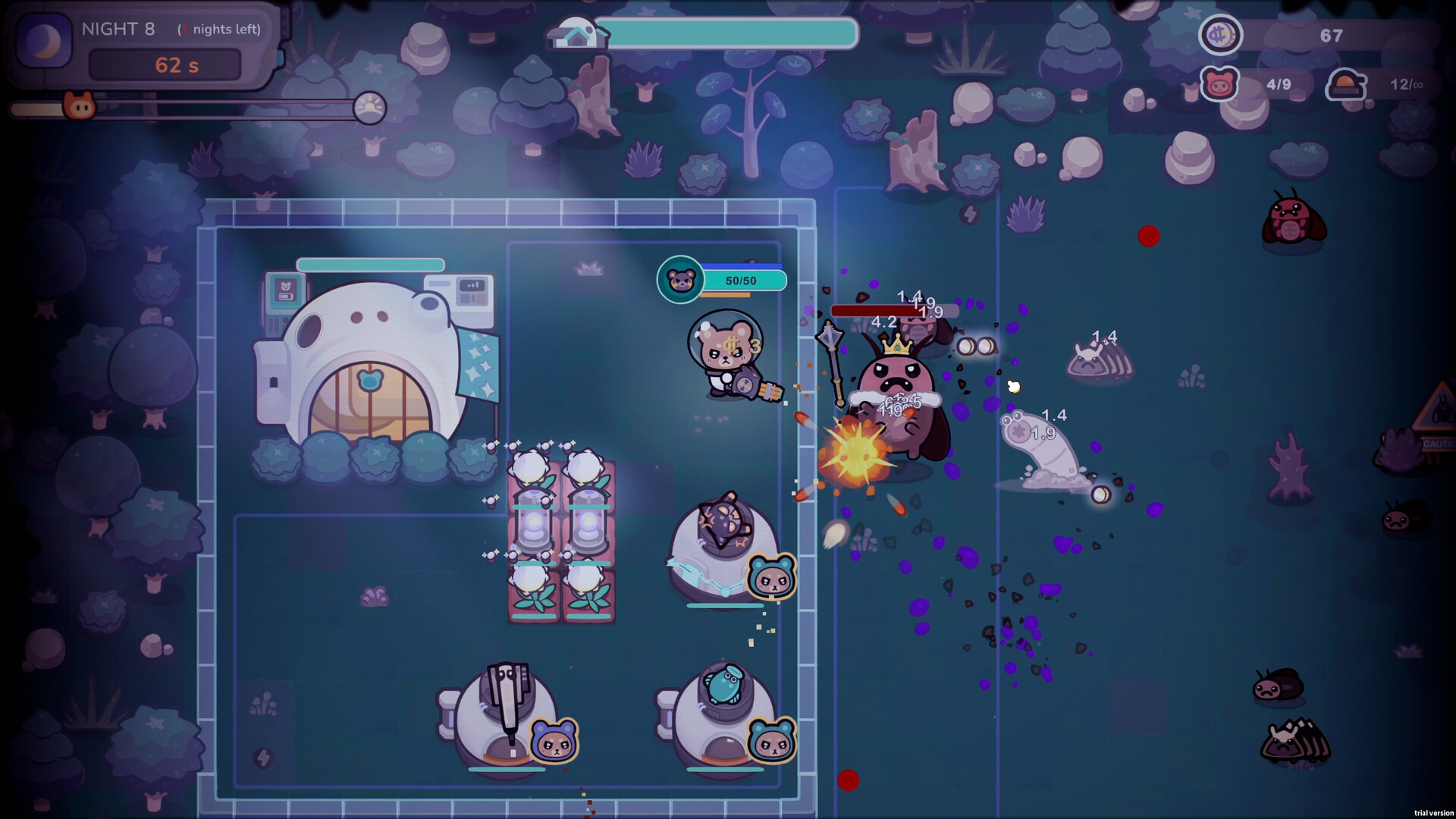Click the sunrise icon at the progress bar's end
1456x819 pixels.
tap(370, 106)
